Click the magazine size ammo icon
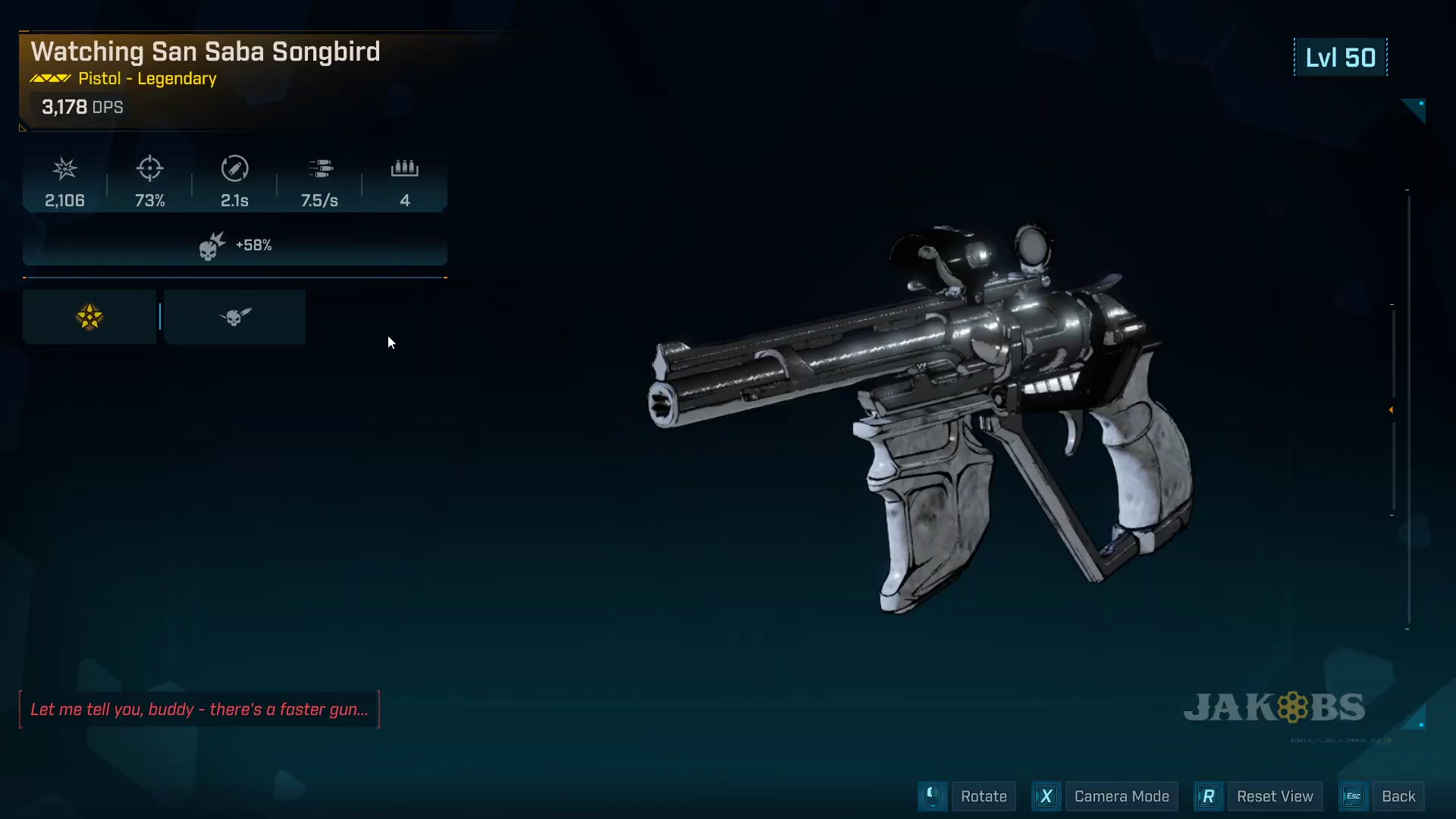This screenshot has width=1456, height=819. [405, 168]
